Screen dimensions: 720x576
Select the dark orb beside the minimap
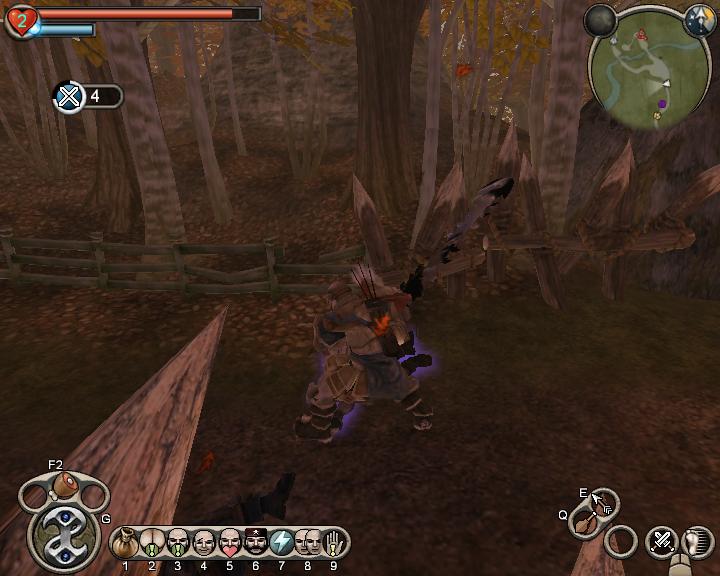coord(601,18)
